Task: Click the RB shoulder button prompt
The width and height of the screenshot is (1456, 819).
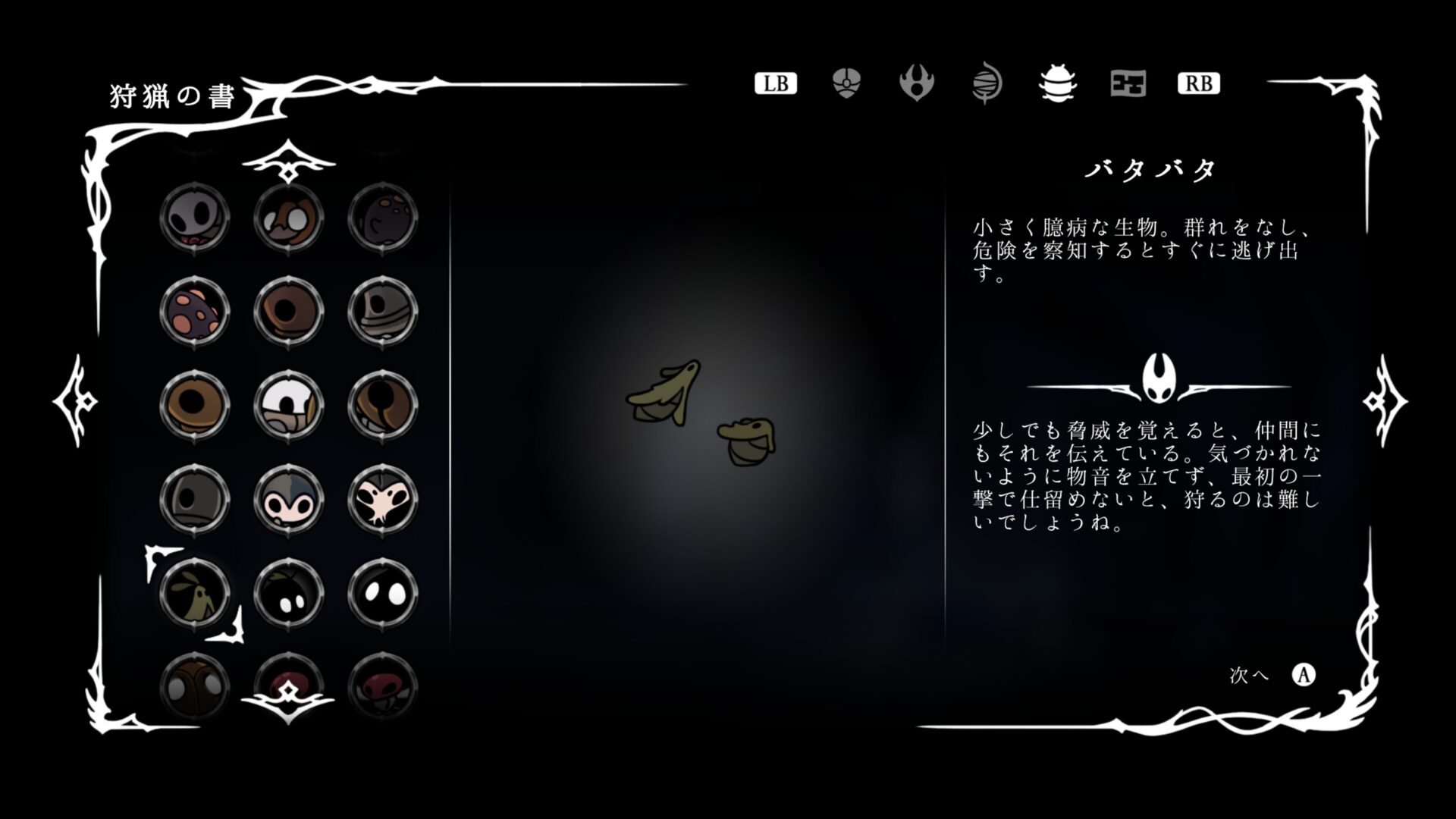Action: point(1198,83)
